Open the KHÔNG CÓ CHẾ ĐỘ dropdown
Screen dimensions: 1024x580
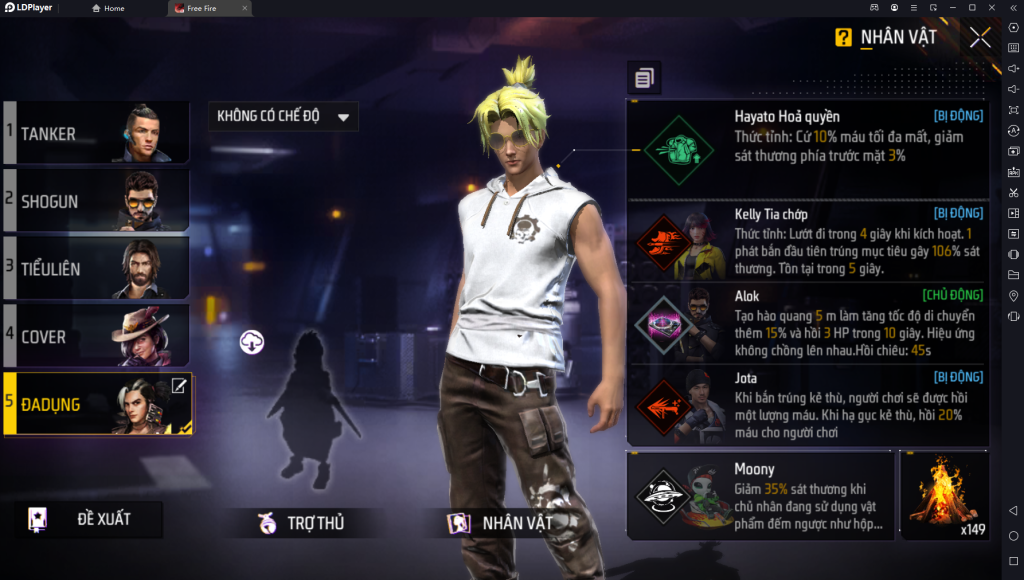[282, 116]
